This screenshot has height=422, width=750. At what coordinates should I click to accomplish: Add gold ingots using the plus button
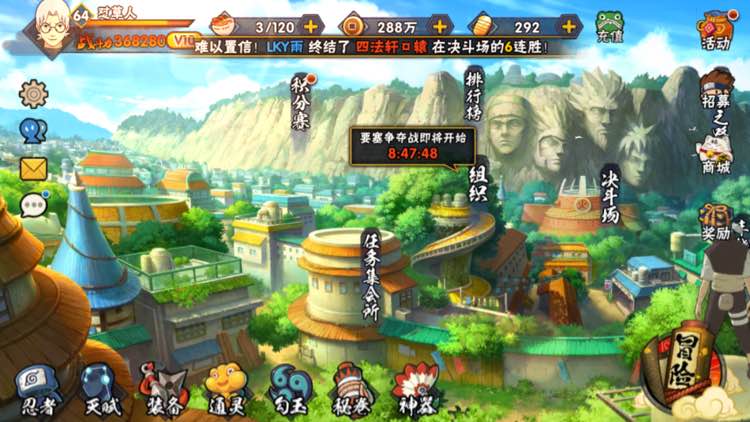tap(568, 25)
